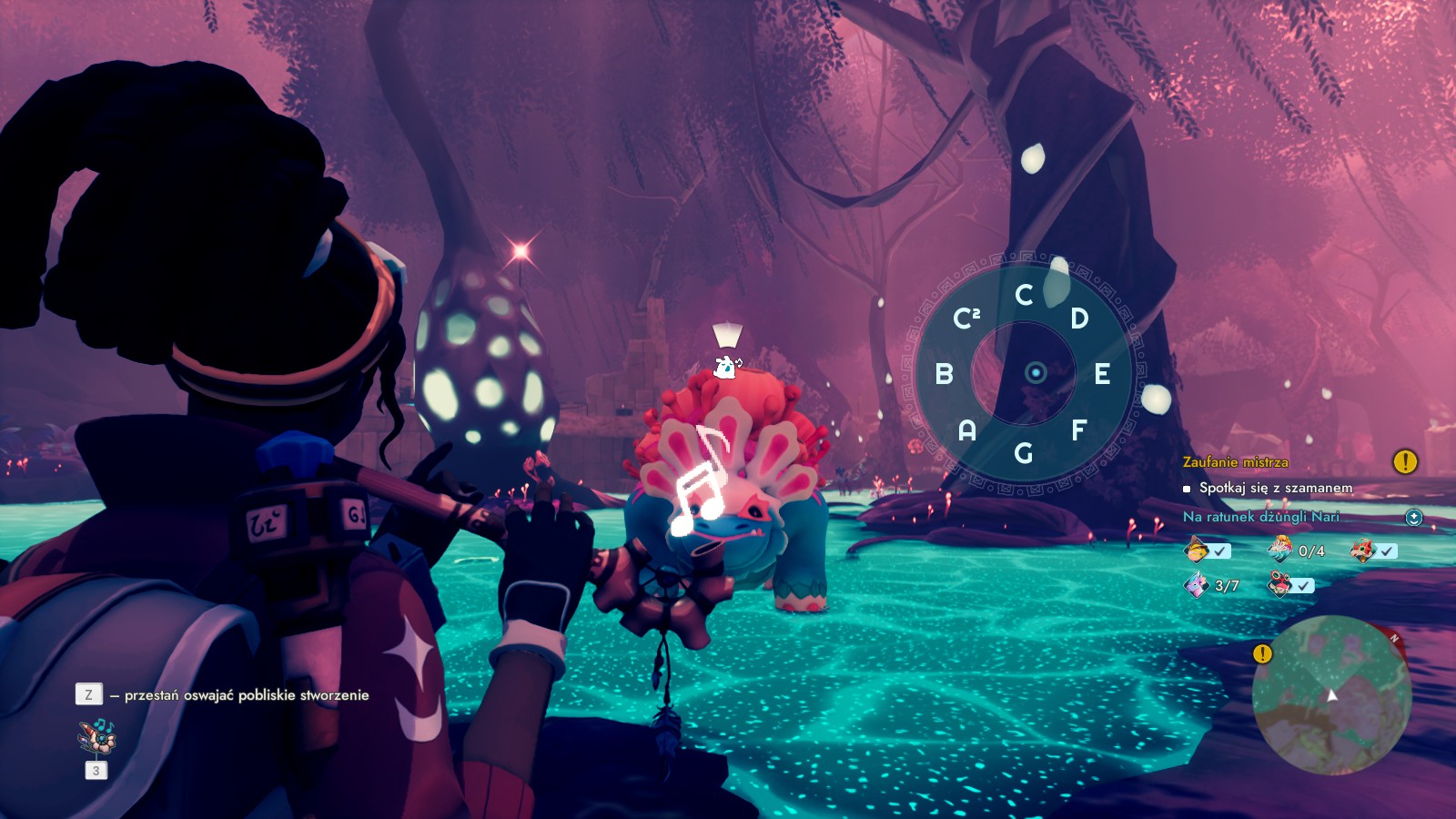Toggle the round button beside Nari quest
This screenshot has width=1456, height=819.
(1413, 518)
